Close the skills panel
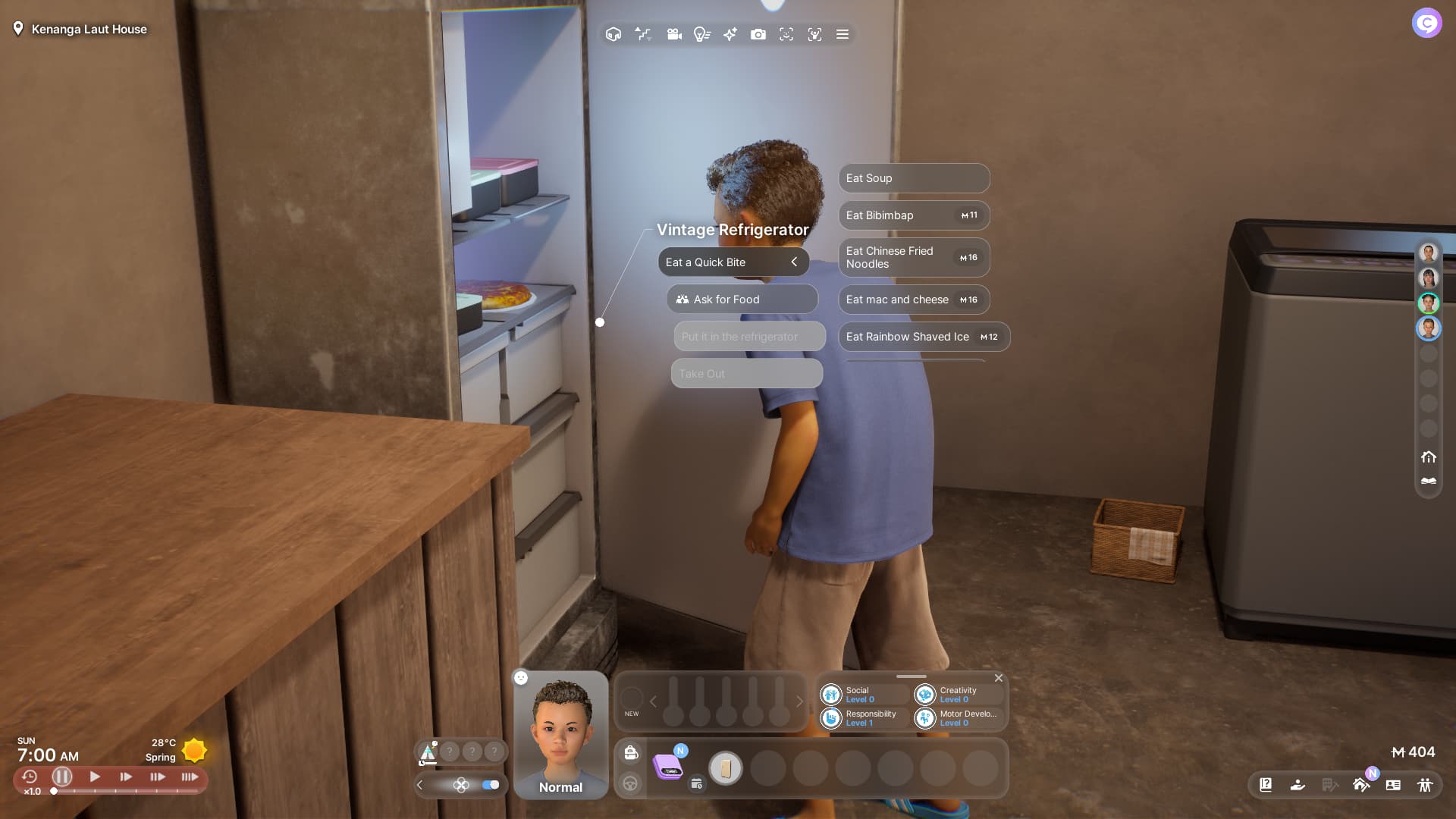 click(x=998, y=678)
